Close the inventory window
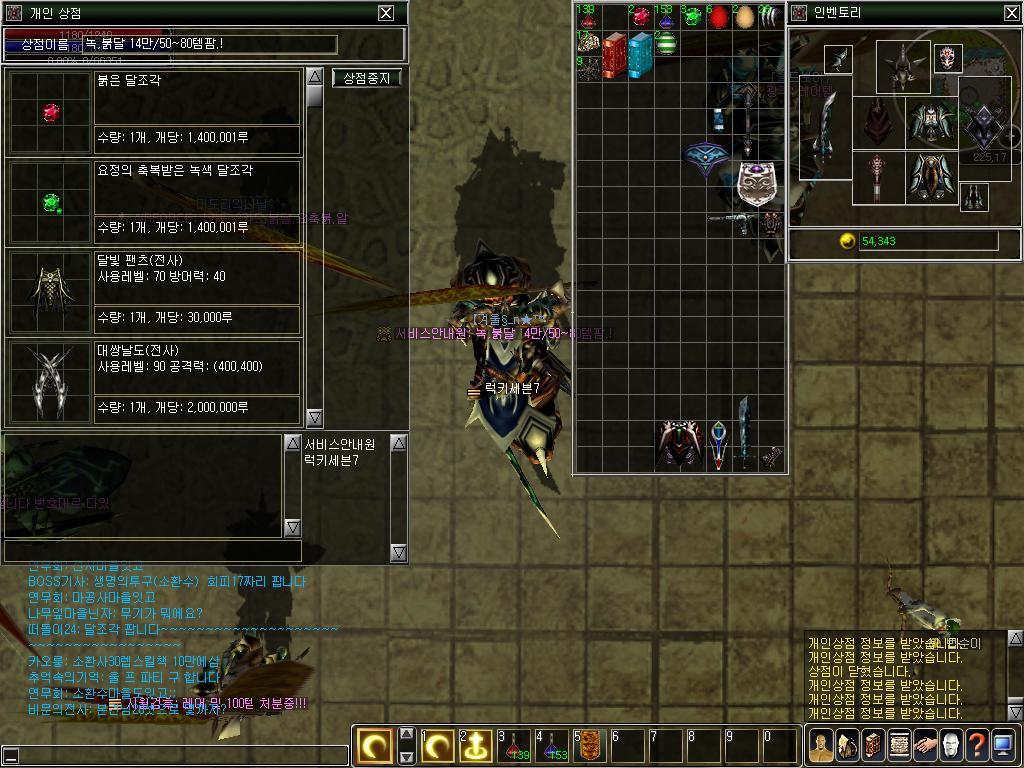The height and width of the screenshot is (768, 1024). (x=1011, y=13)
